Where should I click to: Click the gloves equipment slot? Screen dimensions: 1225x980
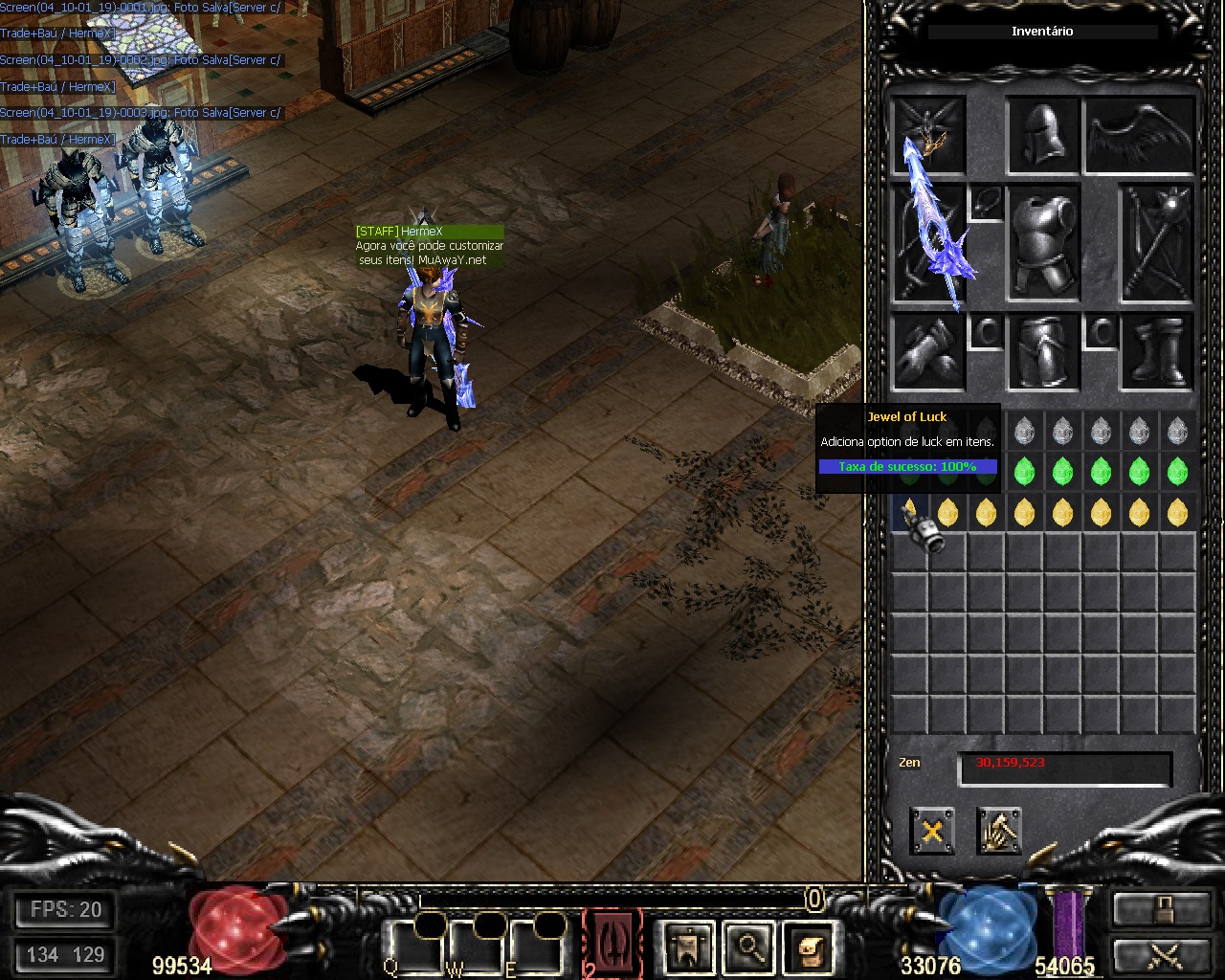[x=928, y=352]
